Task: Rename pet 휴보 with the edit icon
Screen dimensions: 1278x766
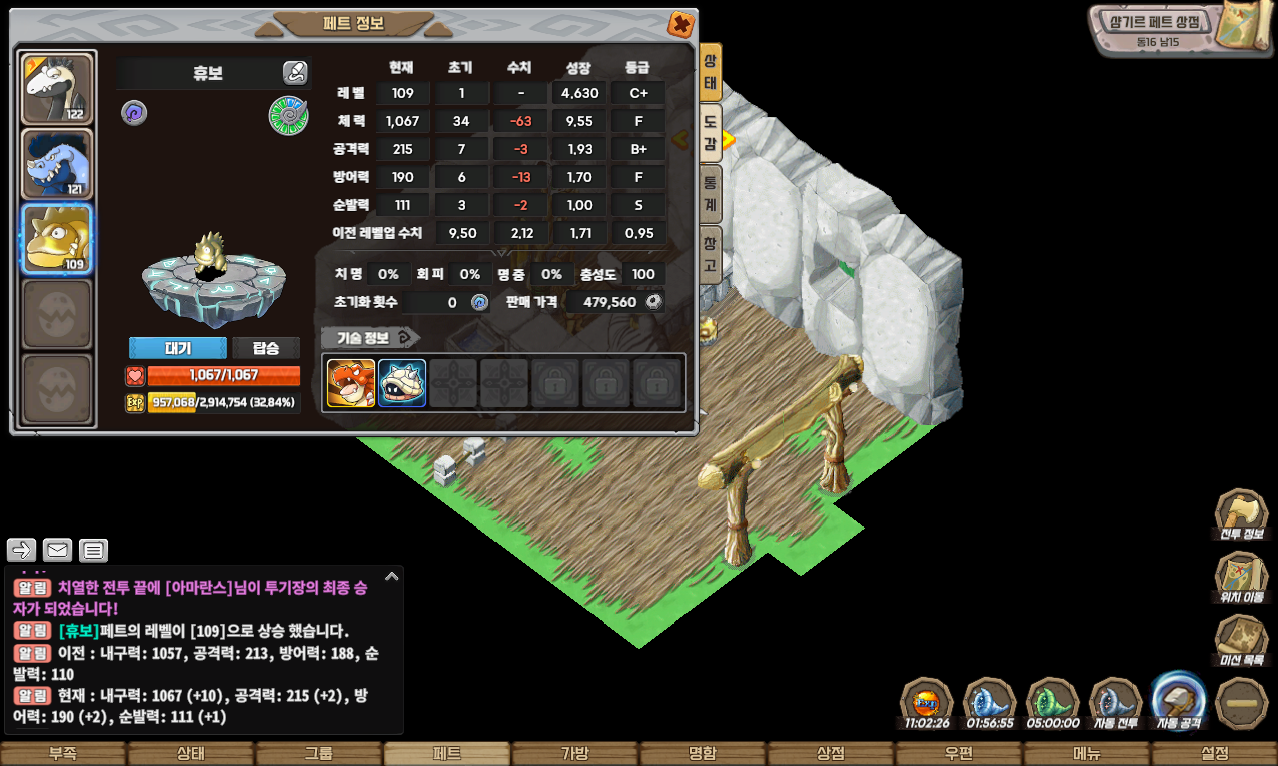Action: [294, 72]
